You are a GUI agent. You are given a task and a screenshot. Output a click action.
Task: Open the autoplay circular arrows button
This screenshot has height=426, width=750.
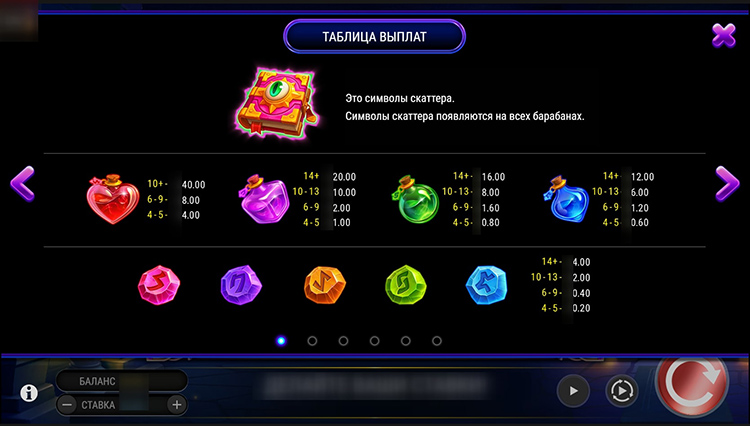[622, 391]
